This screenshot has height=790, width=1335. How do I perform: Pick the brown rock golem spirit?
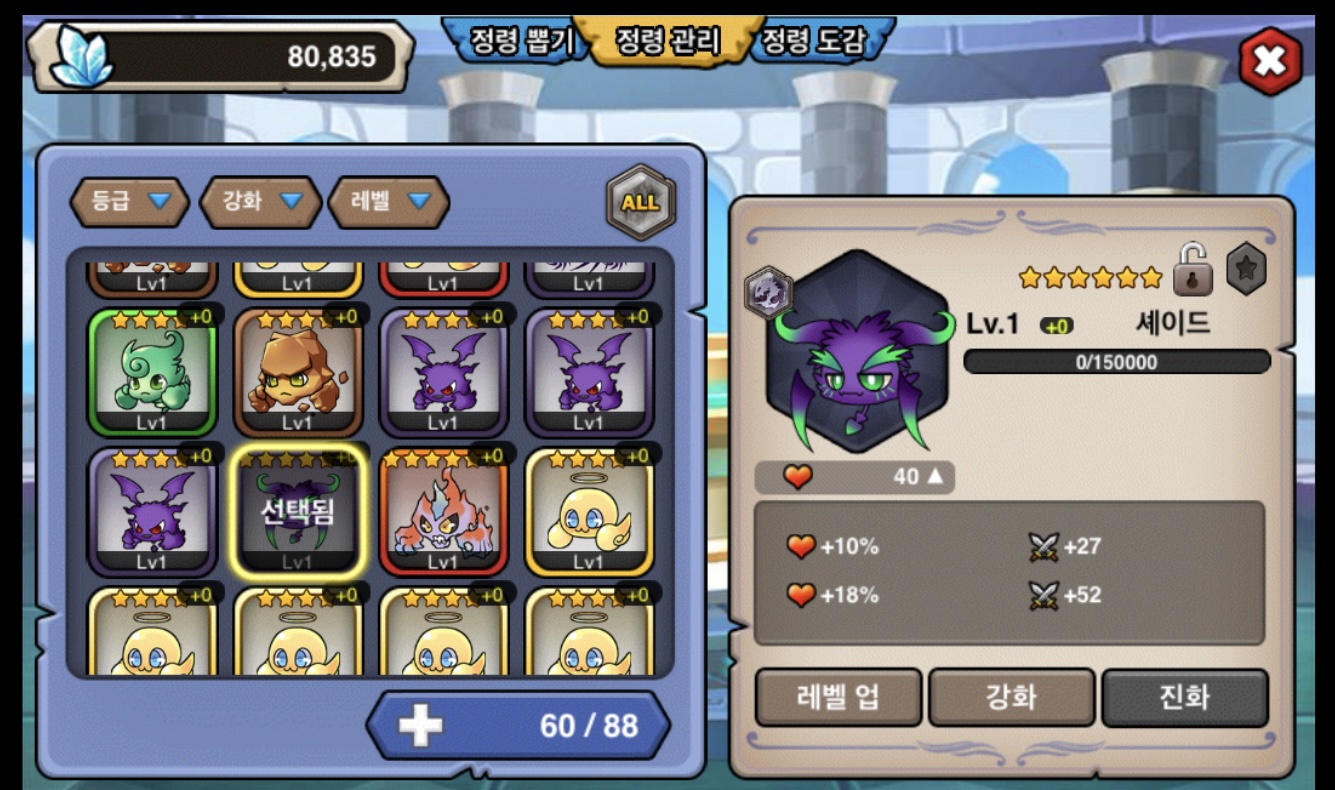(x=297, y=372)
